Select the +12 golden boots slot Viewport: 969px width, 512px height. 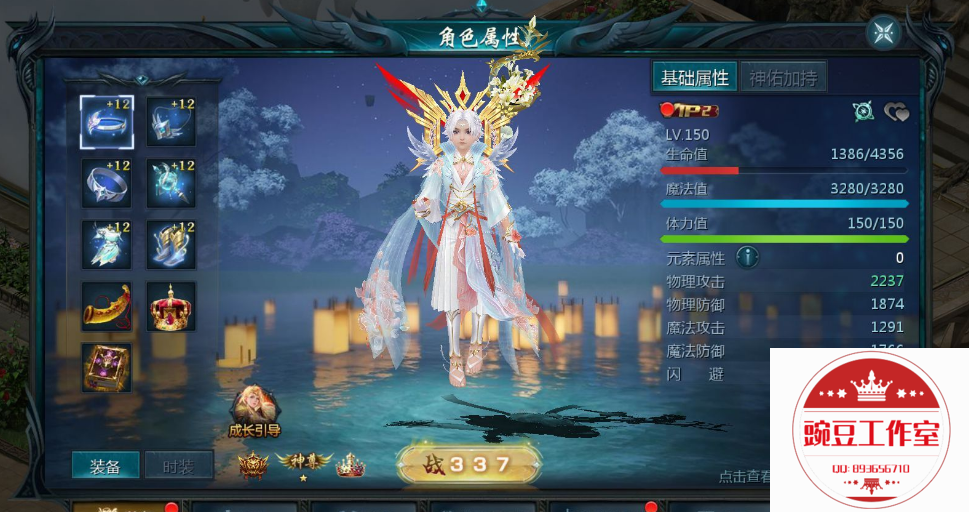pyautogui.click(x=171, y=245)
